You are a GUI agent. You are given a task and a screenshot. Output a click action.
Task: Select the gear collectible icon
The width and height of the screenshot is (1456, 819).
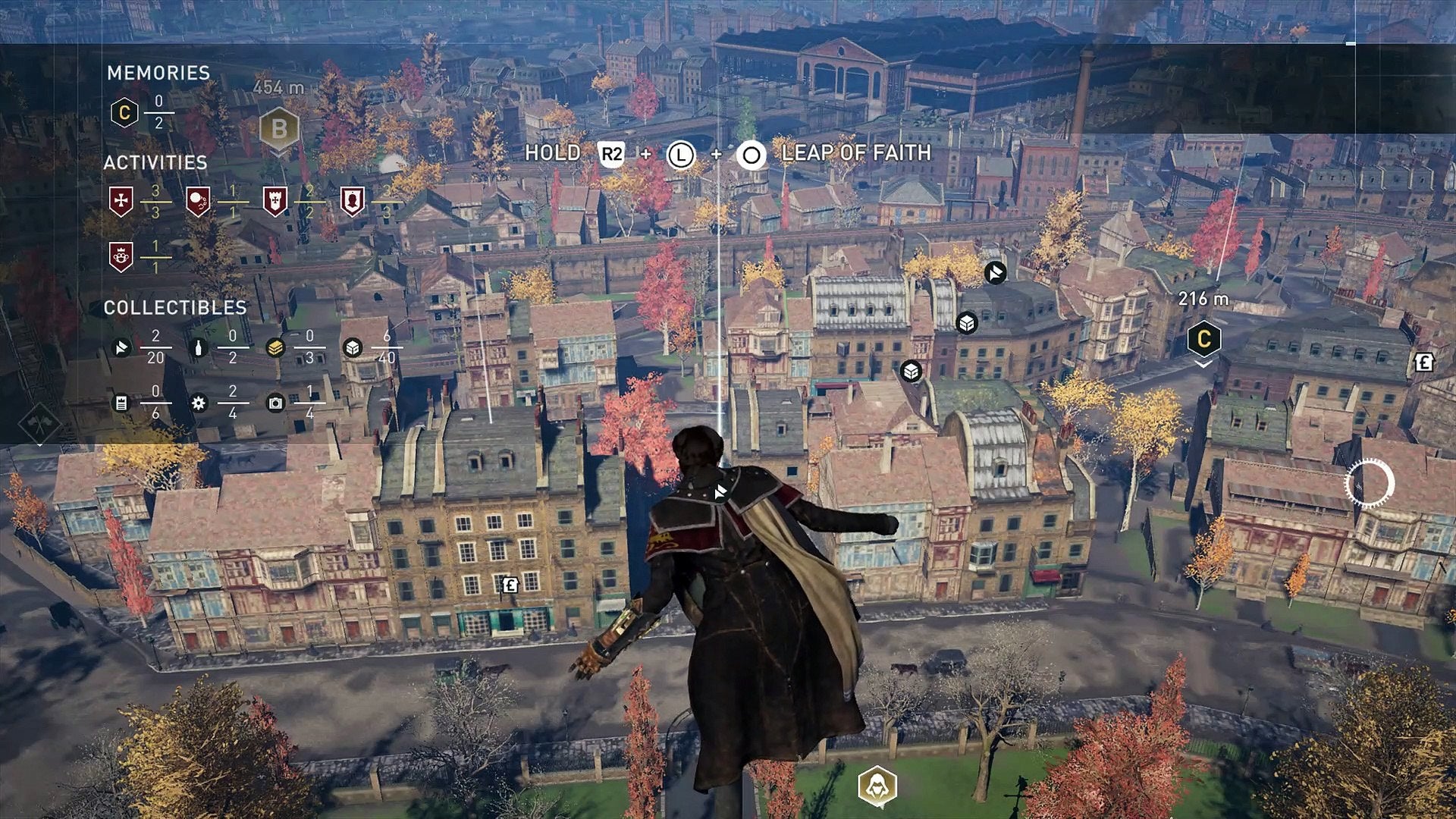[199, 403]
